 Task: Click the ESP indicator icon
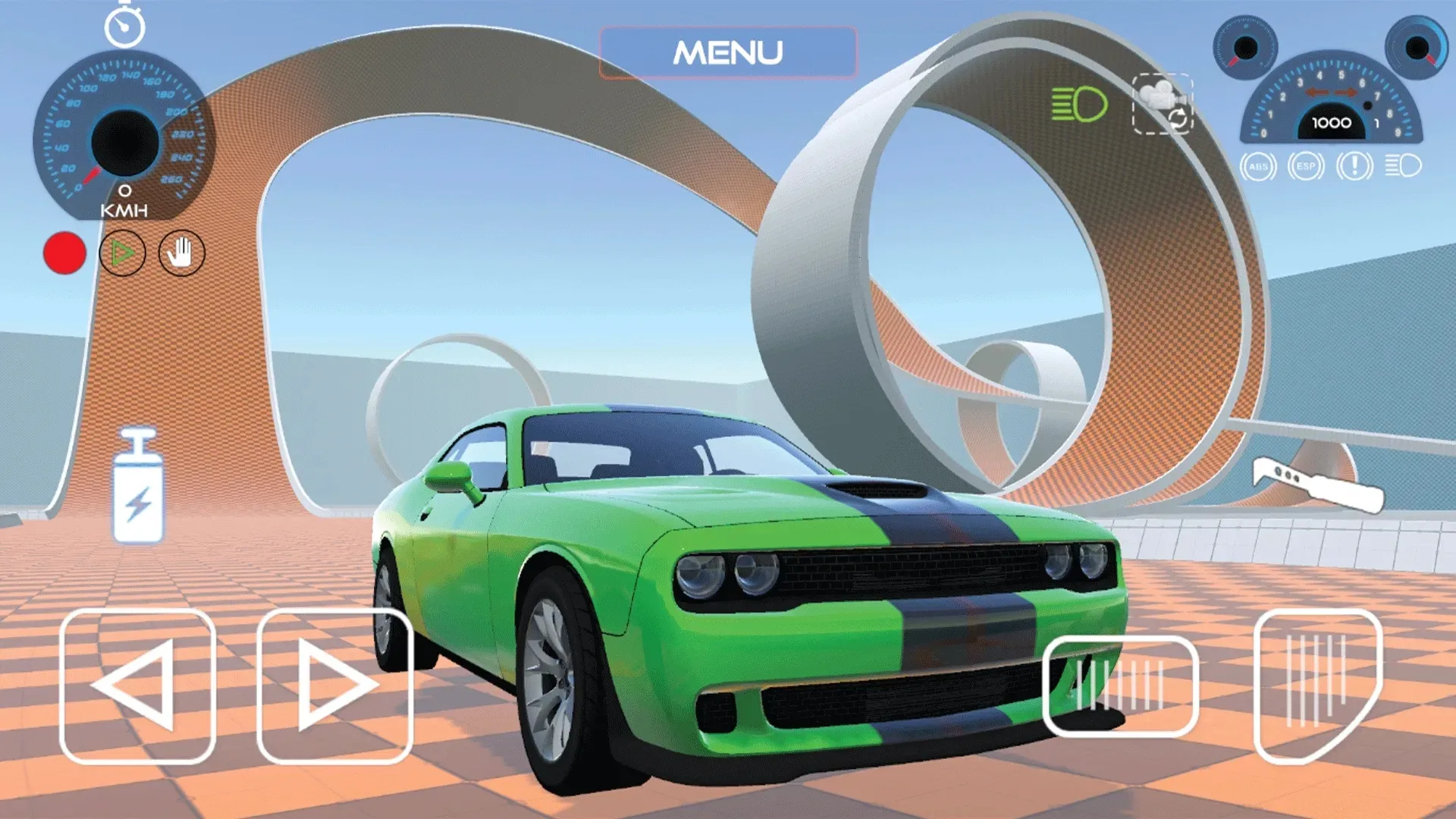(1306, 165)
